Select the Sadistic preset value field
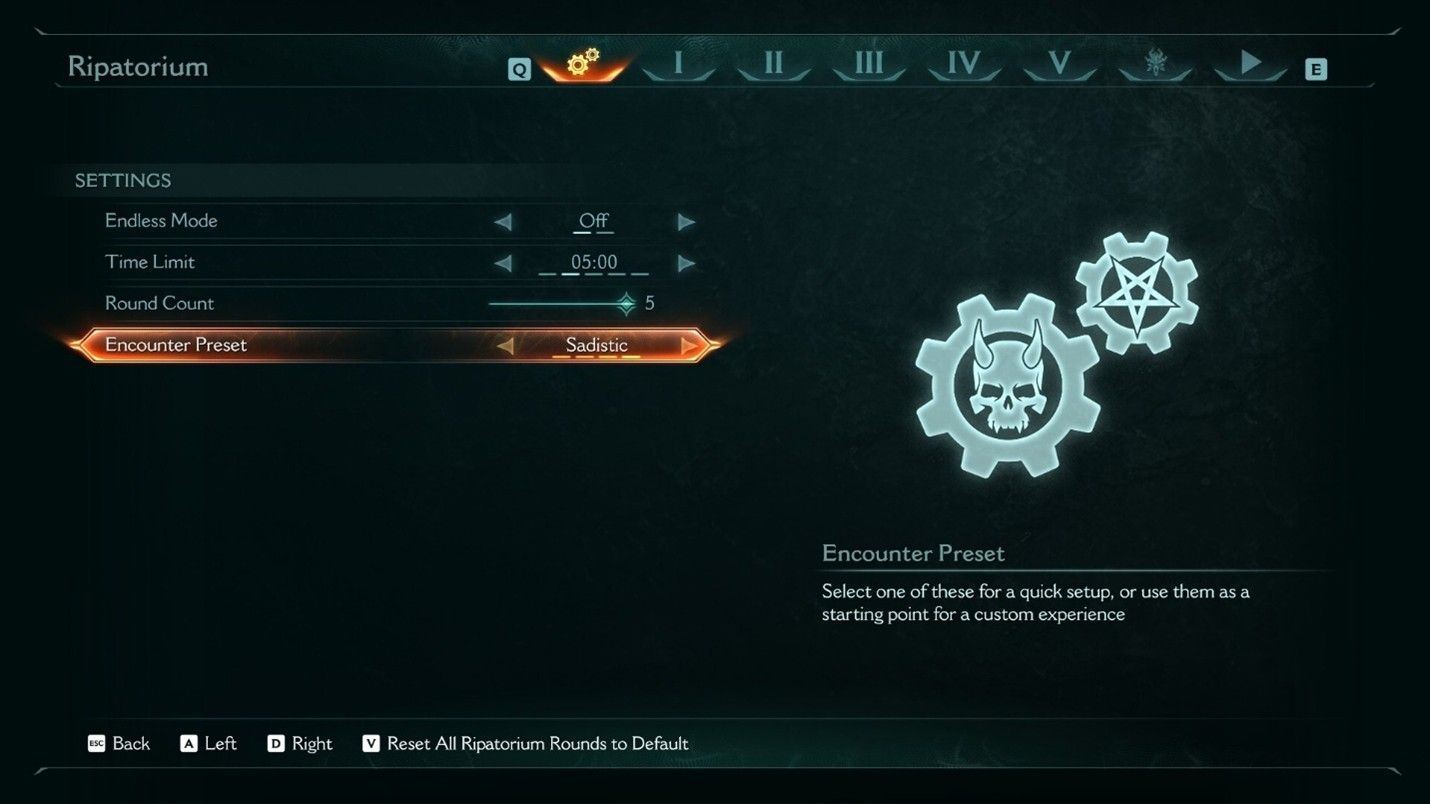Screen dimensions: 1430x804 pyautogui.click(x=596, y=344)
